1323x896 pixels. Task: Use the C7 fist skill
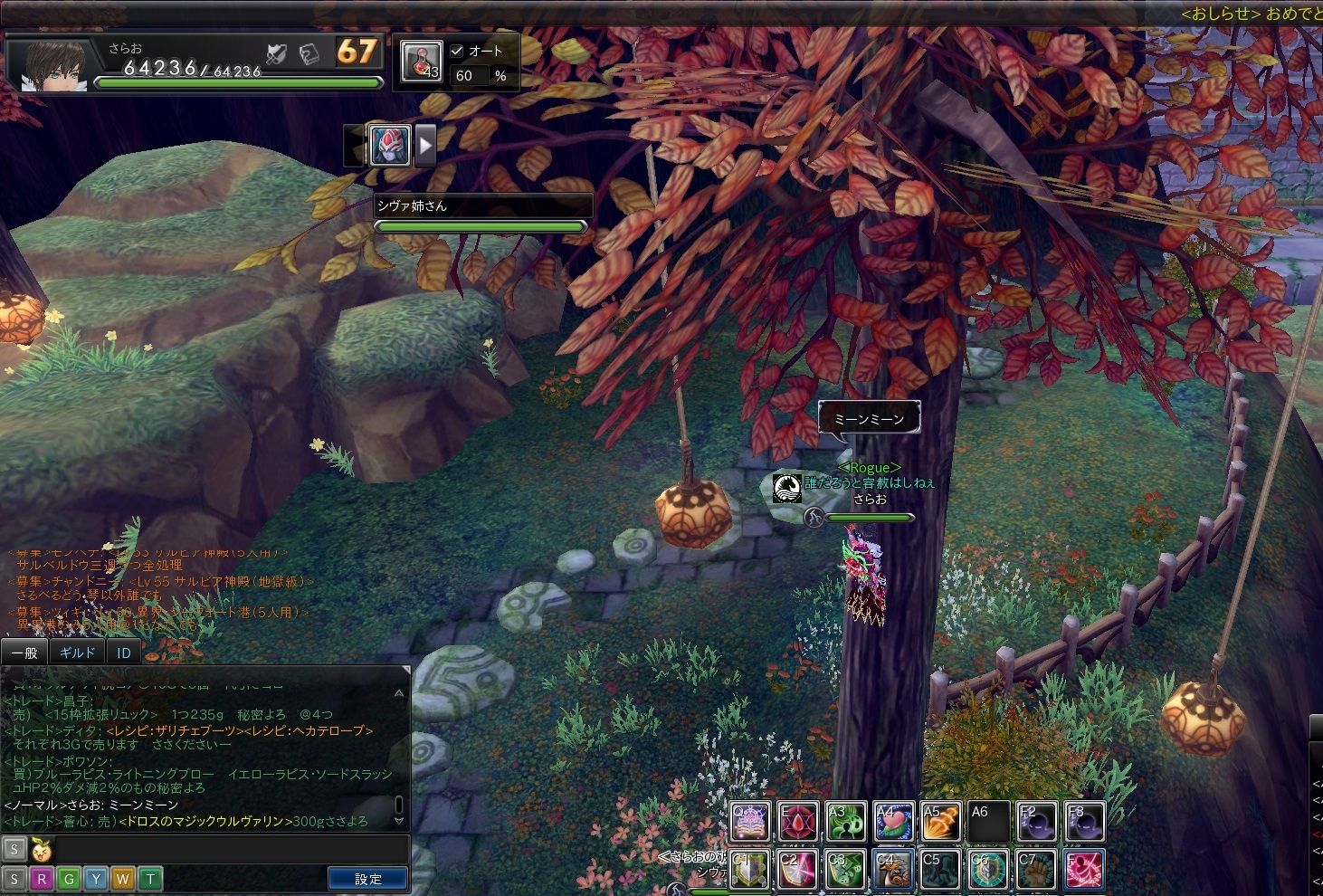(1036, 870)
